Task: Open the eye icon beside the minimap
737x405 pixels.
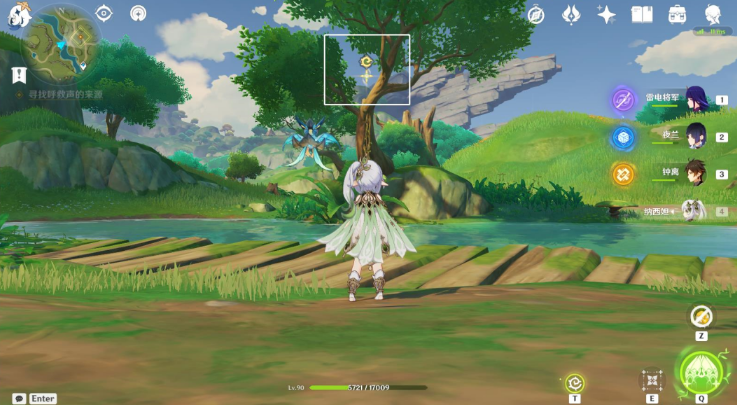Action: tap(104, 13)
